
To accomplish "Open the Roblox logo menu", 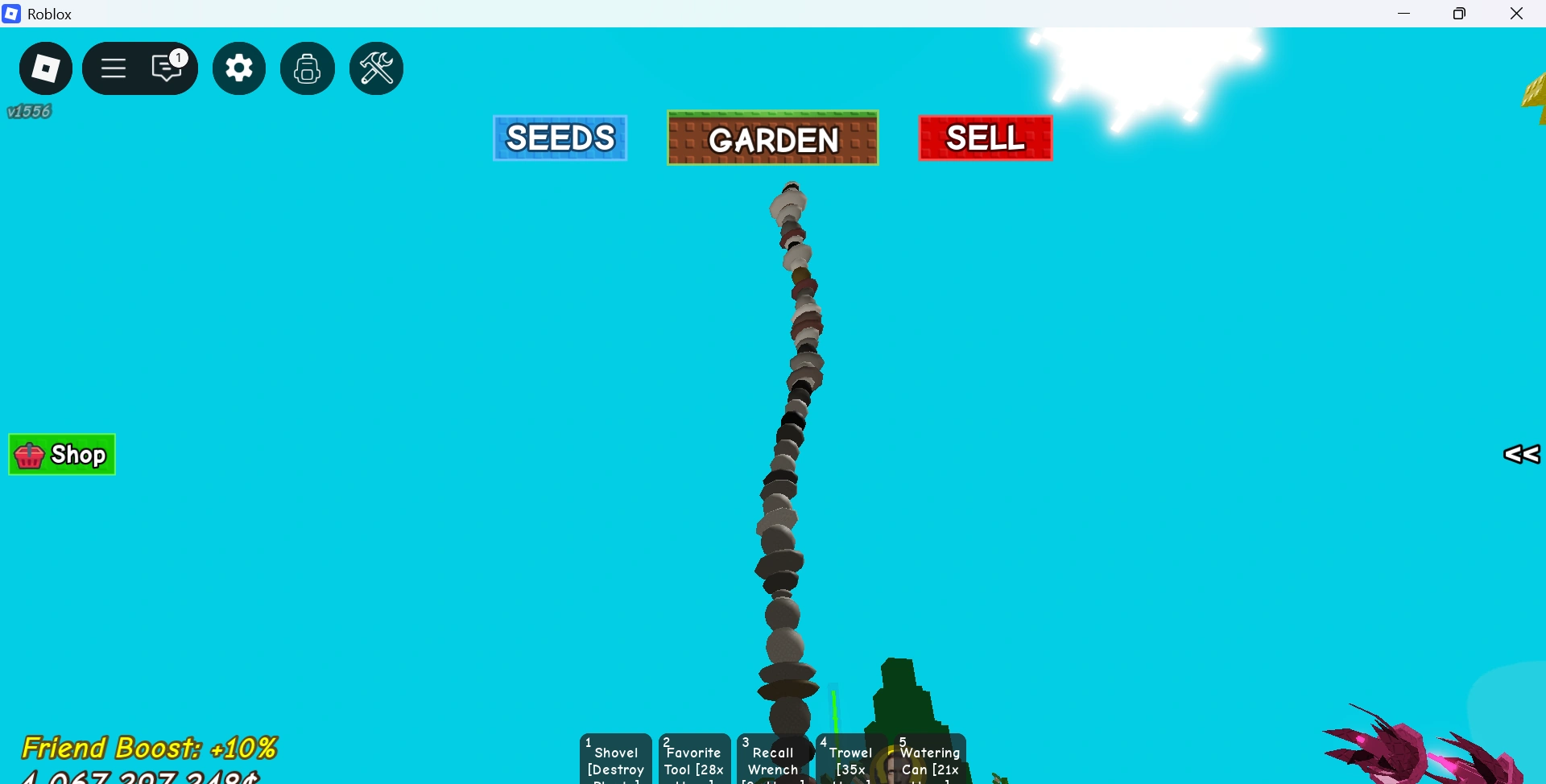I will (45, 68).
